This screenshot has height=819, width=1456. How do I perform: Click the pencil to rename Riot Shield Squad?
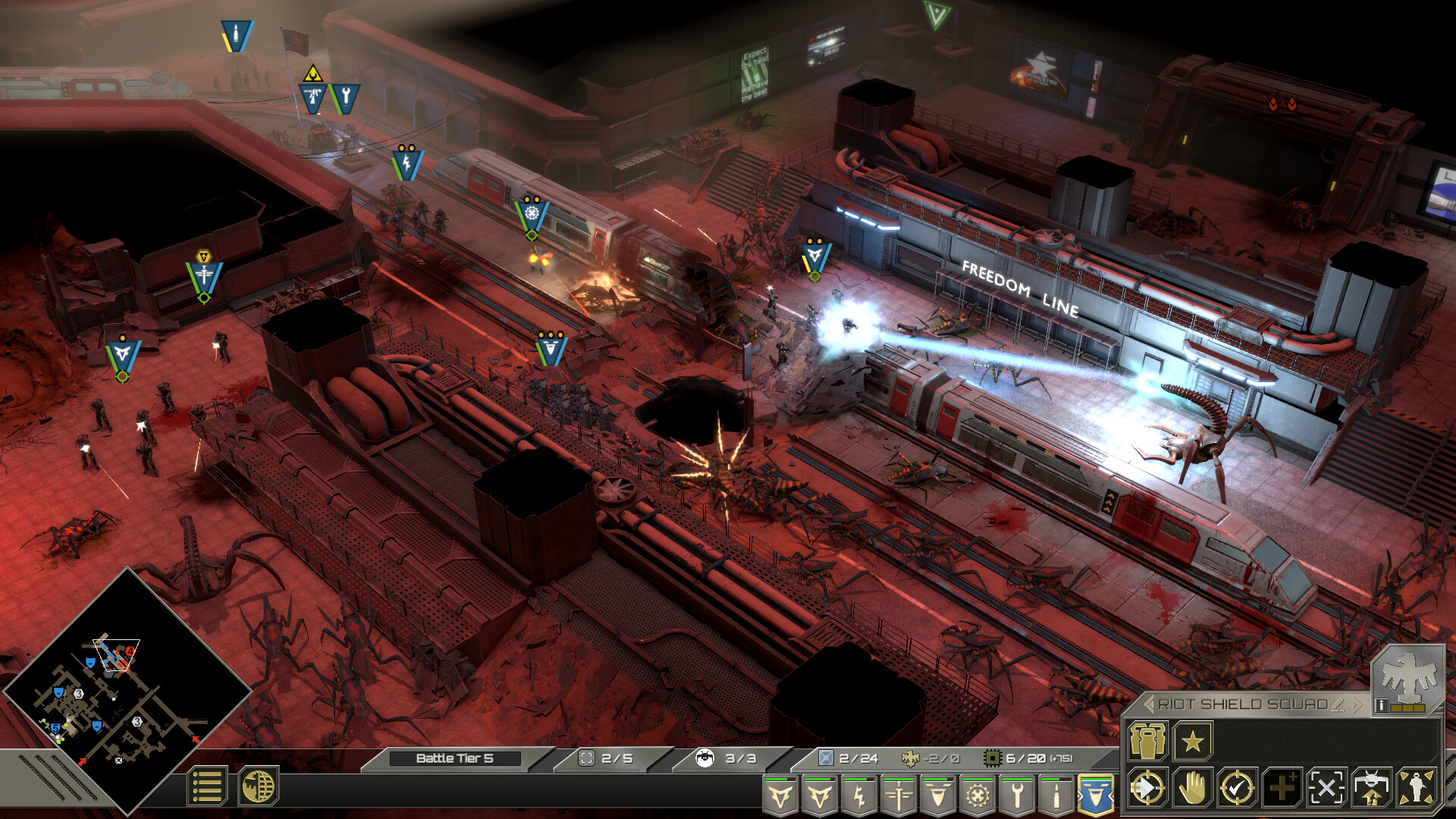1338,704
